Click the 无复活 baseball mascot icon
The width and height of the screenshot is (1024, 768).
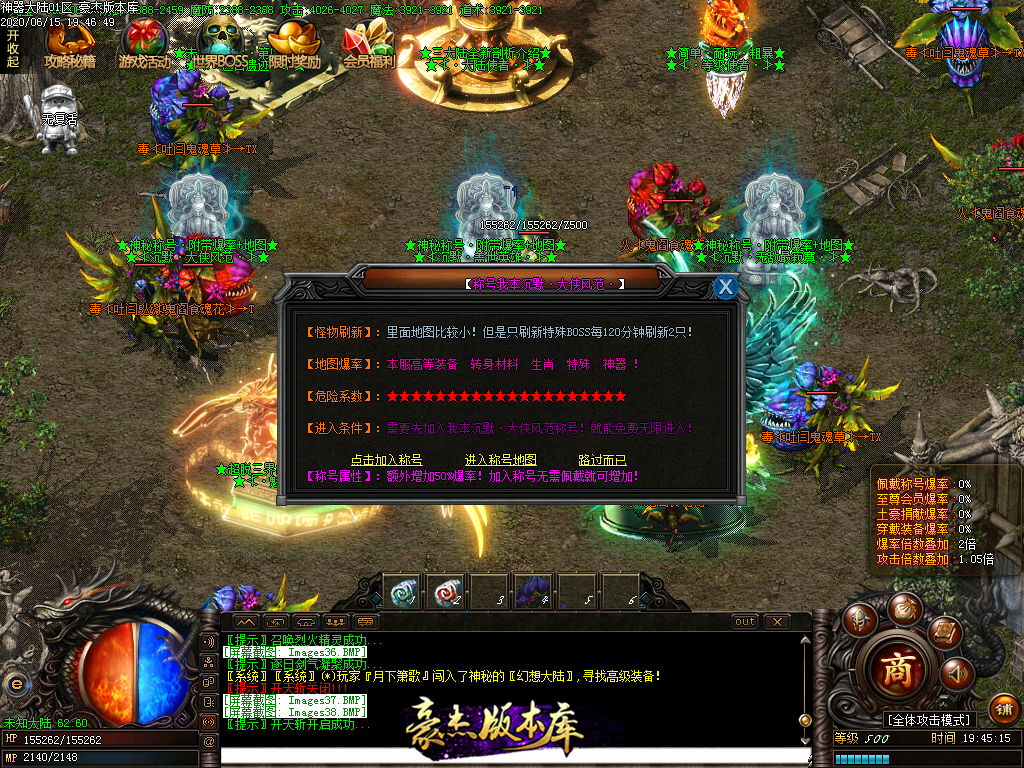coord(59,119)
